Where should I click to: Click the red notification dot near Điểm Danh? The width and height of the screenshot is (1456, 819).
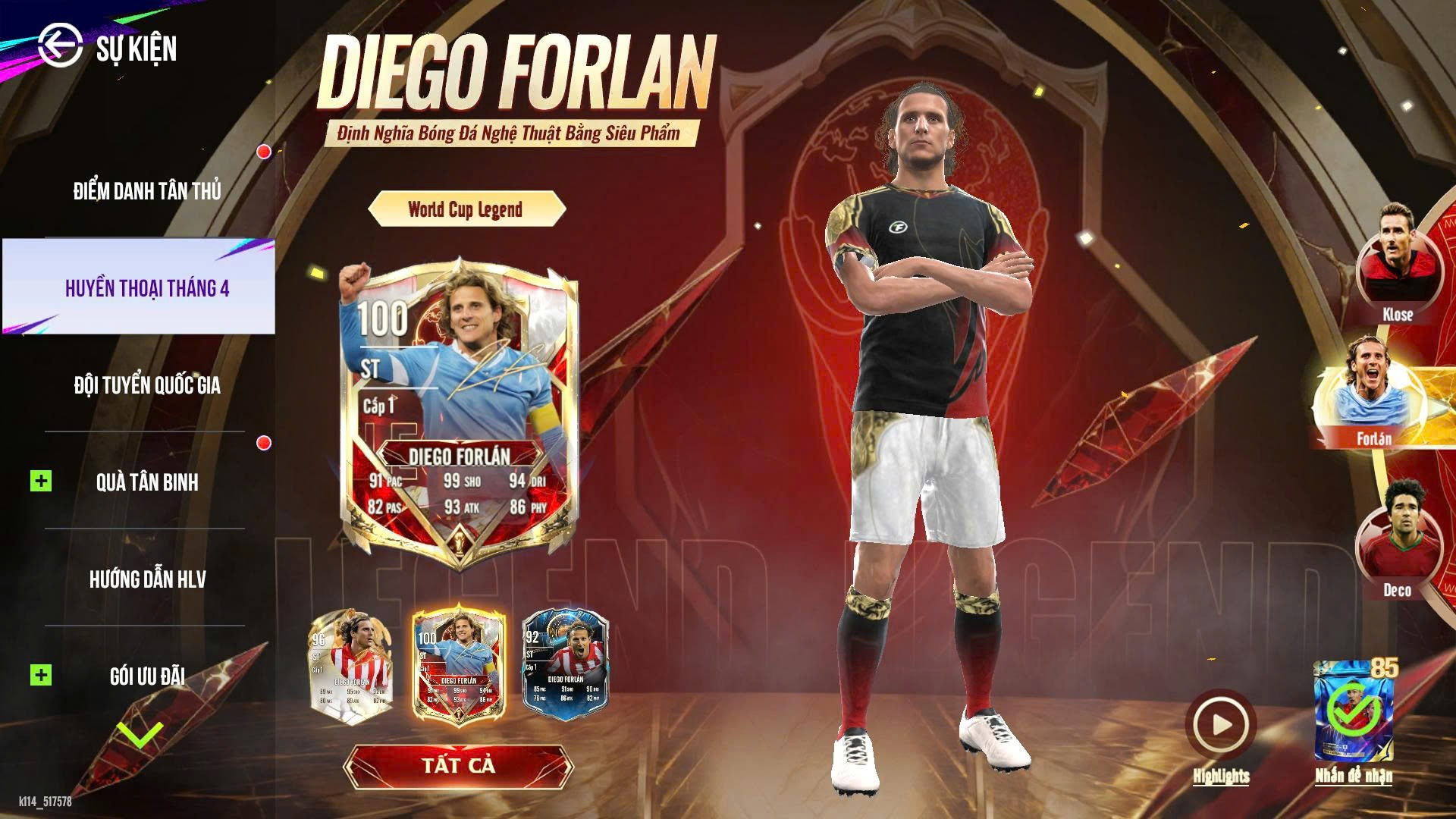(263, 152)
